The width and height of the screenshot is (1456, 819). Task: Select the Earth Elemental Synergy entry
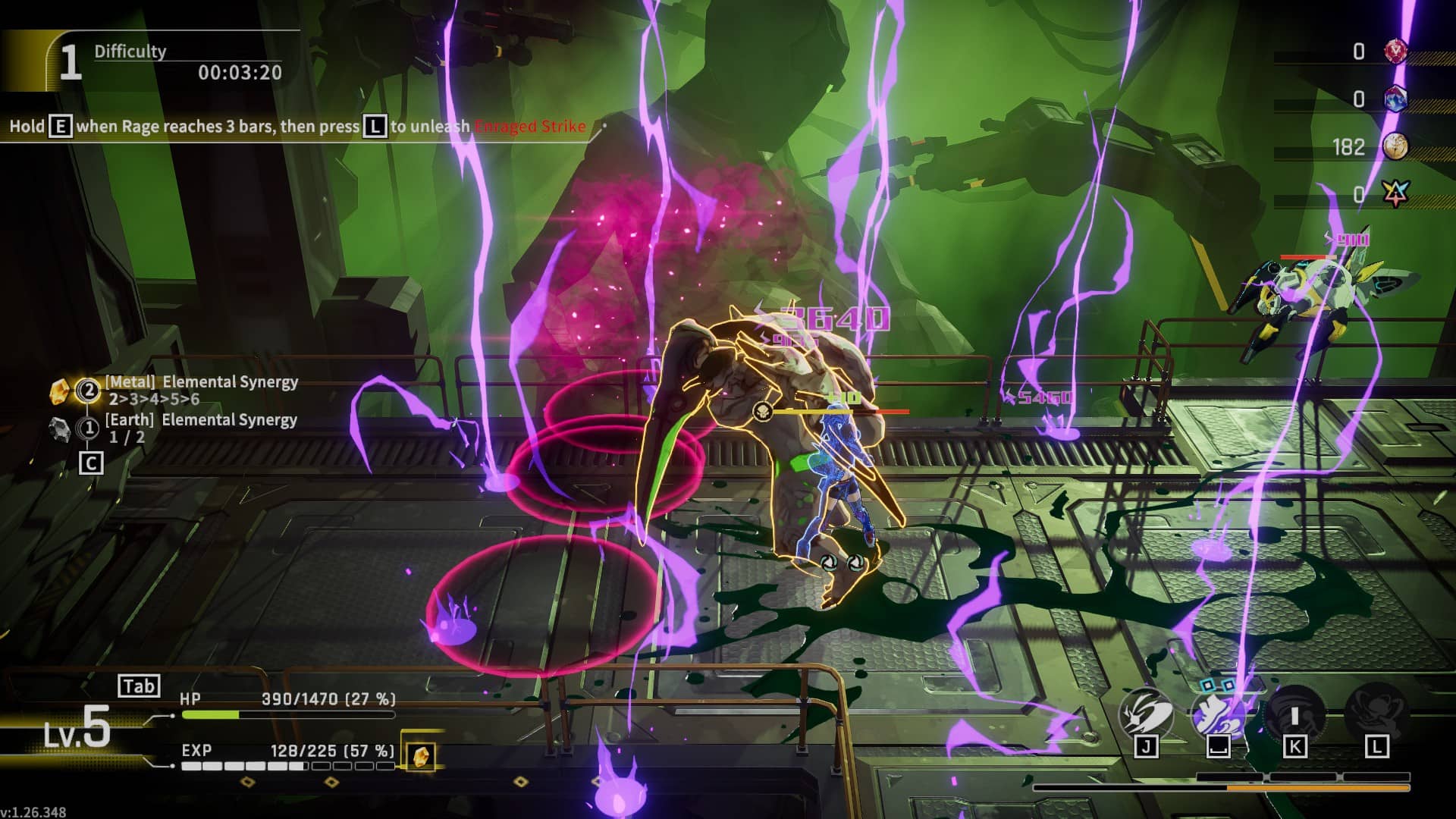200,428
